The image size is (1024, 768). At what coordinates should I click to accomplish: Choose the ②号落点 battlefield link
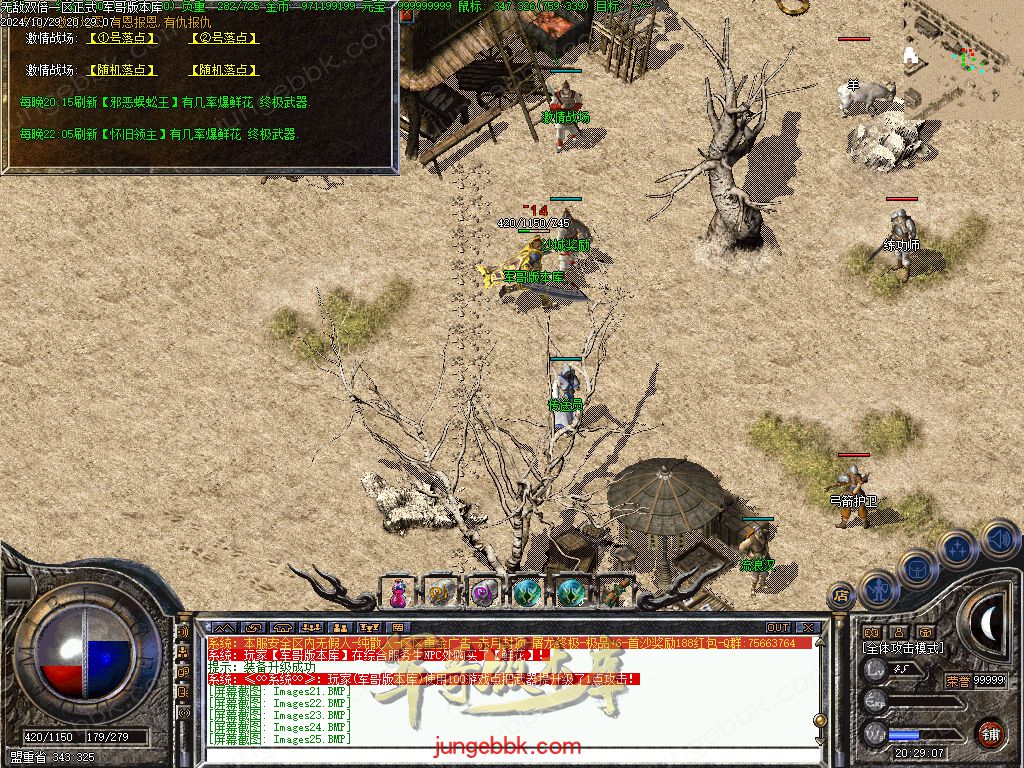(224, 38)
